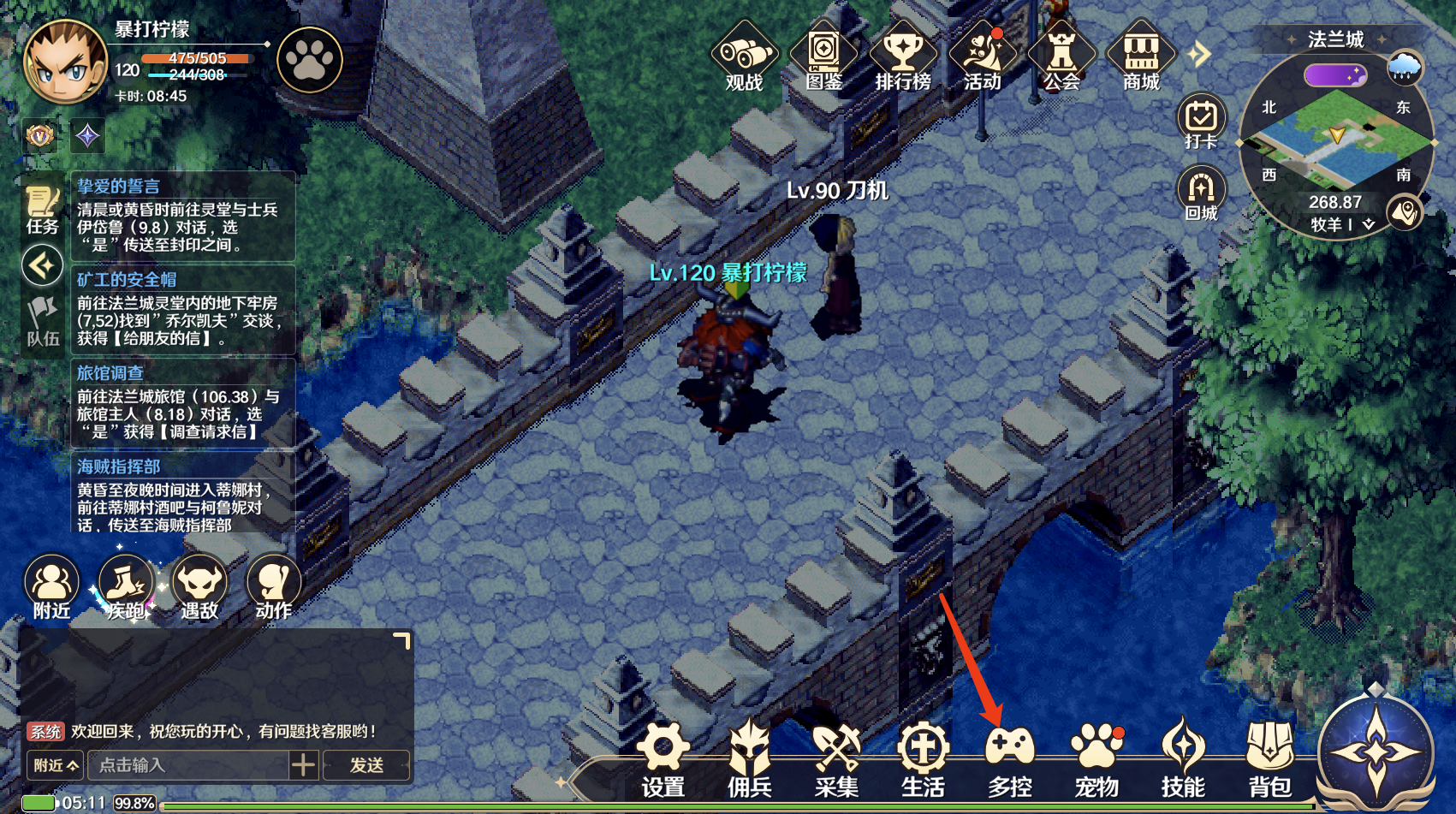This screenshot has height=814, width=1456.
Task: Open the 生活 life skills menu
Action: click(x=923, y=758)
